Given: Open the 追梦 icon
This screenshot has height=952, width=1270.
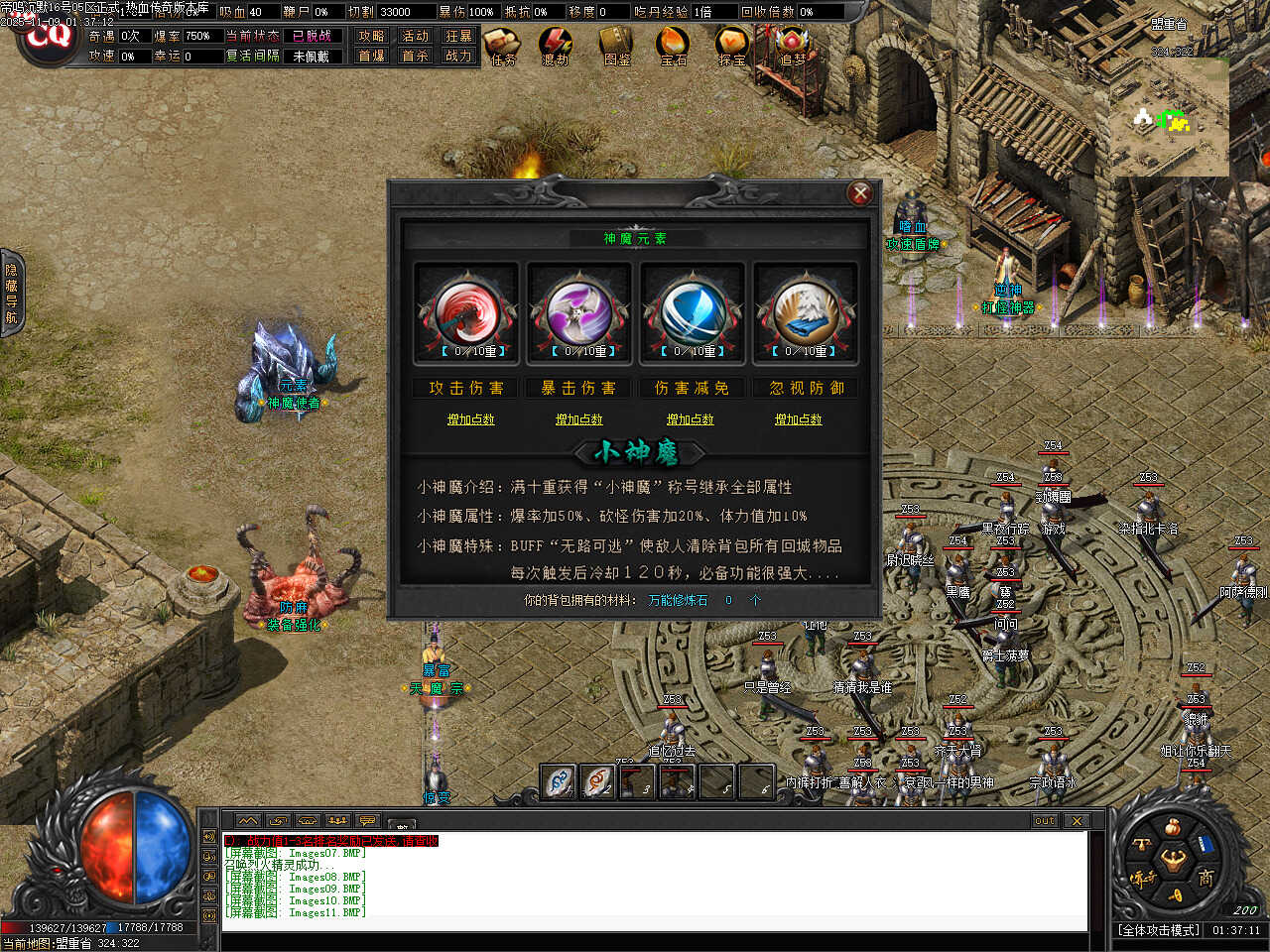Looking at the screenshot, I should pyautogui.click(x=792, y=46).
